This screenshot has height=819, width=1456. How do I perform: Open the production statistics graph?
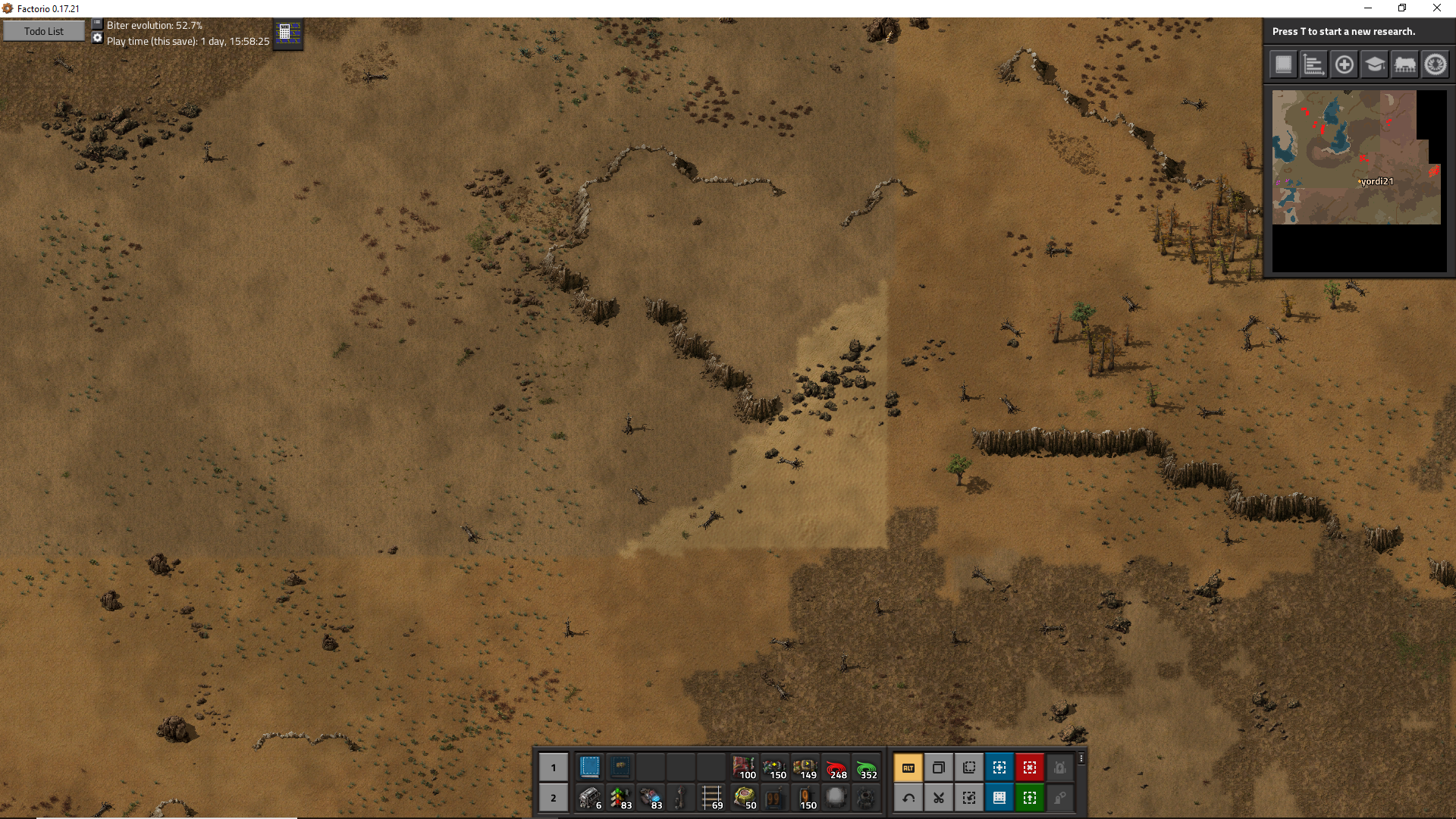click(1313, 65)
